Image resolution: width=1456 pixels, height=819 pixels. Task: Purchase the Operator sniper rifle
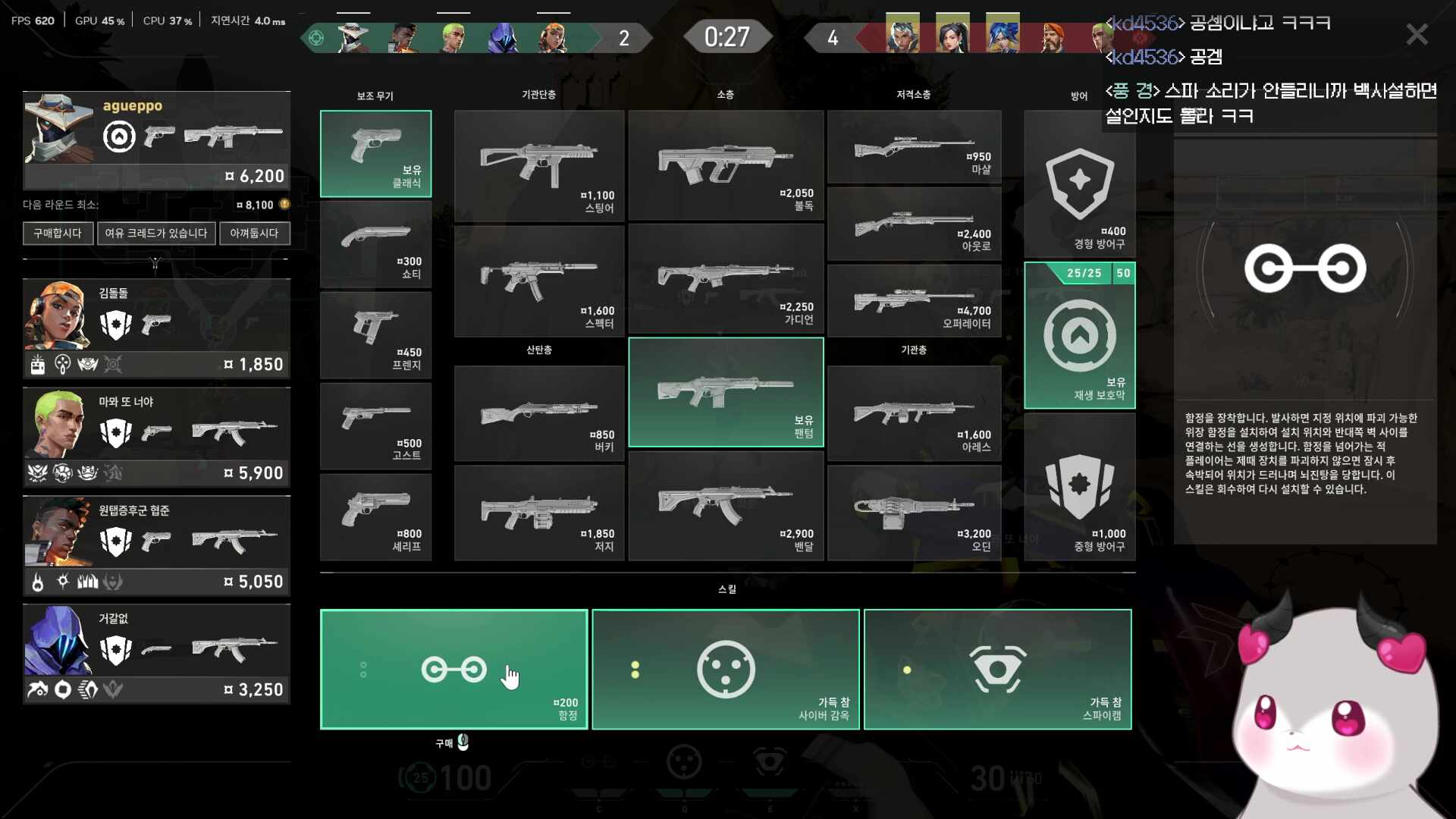(x=914, y=301)
